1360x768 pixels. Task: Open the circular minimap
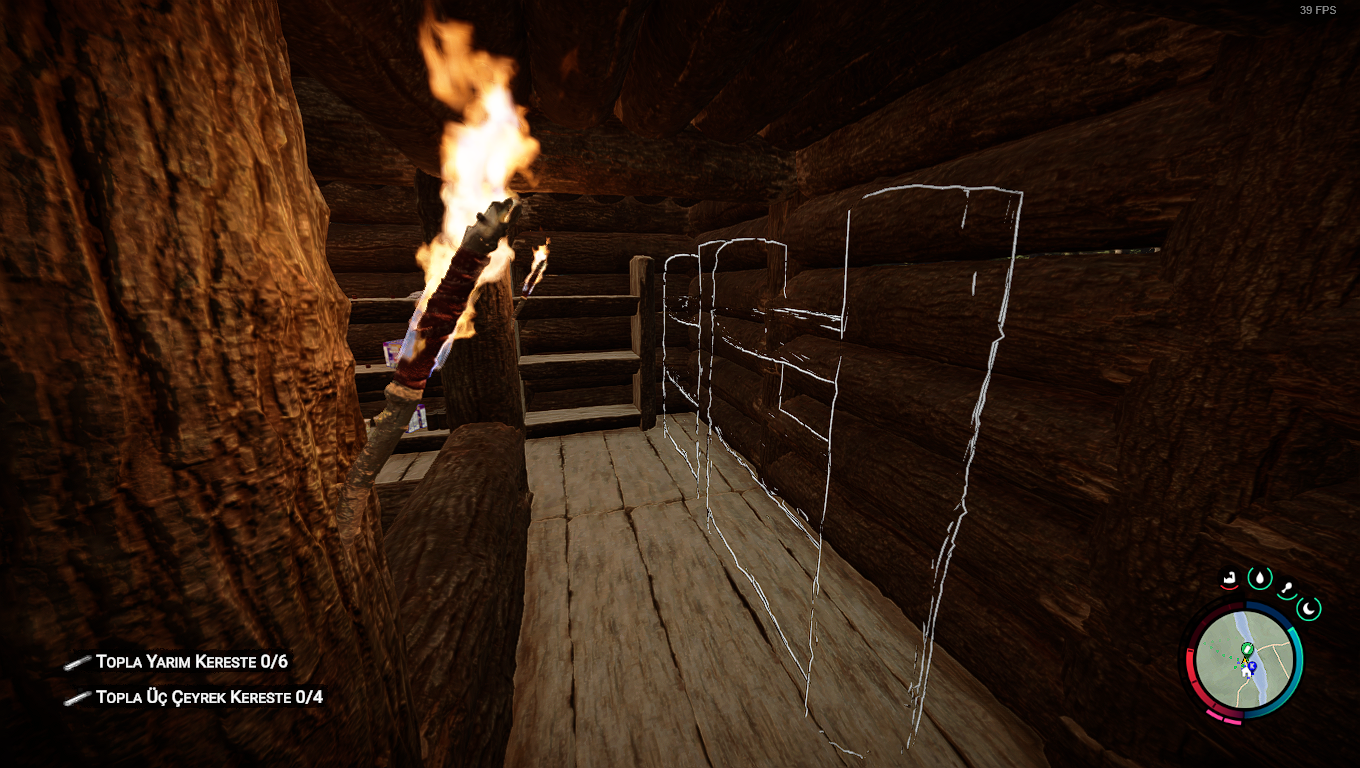(x=1245, y=660)
